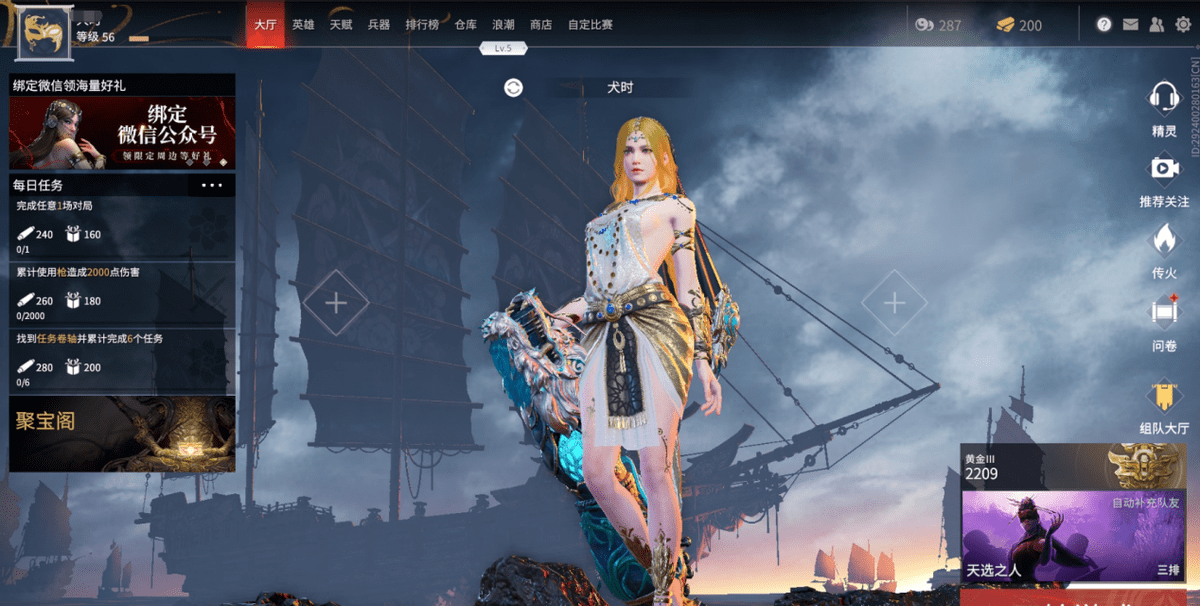Open the 绑定微信公众号 banner
This screenshot has width=1200, height=606.
pyautogui.click(x=122, y=132)
